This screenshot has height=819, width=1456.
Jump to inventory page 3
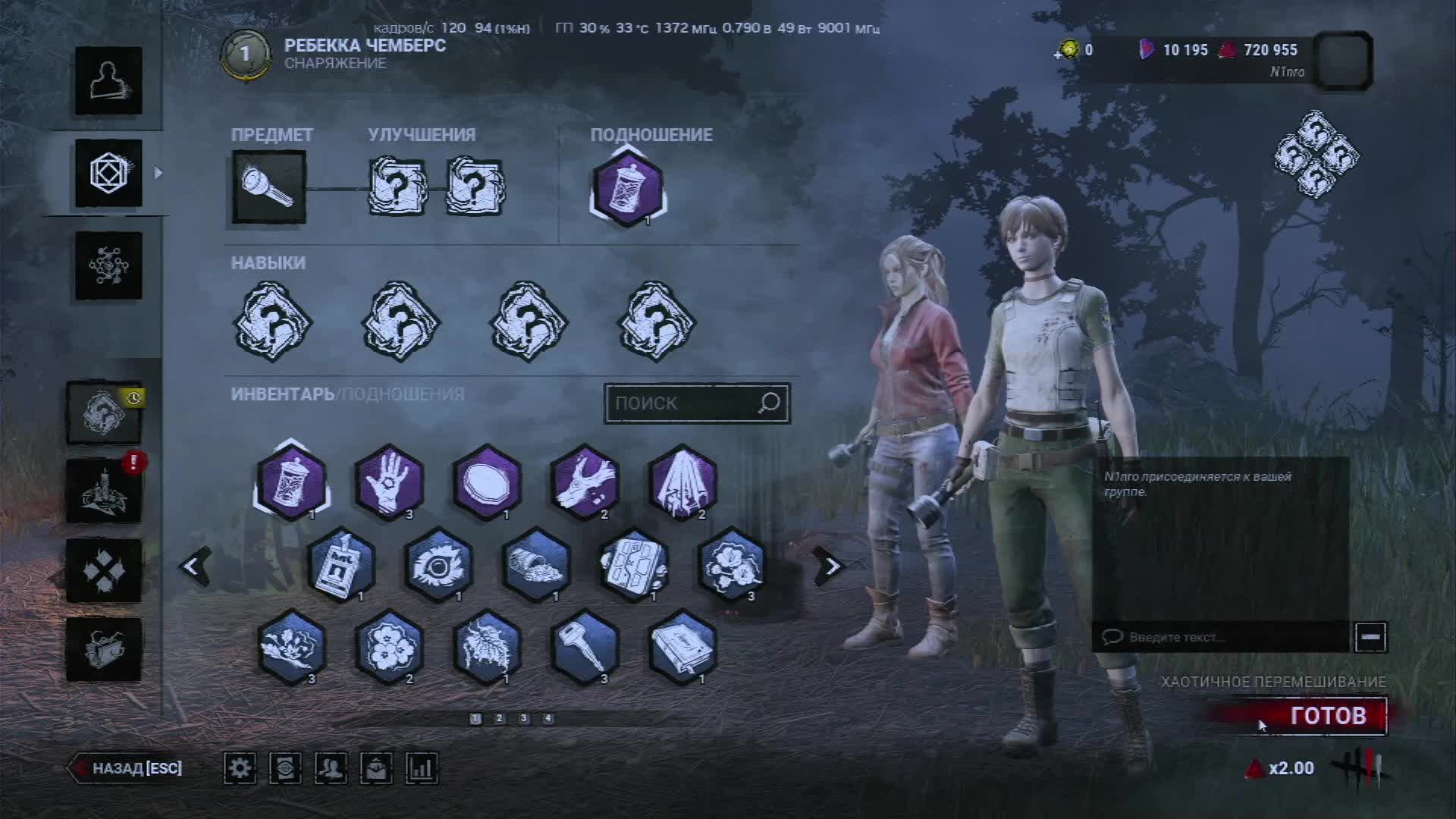tap(523, 718)
